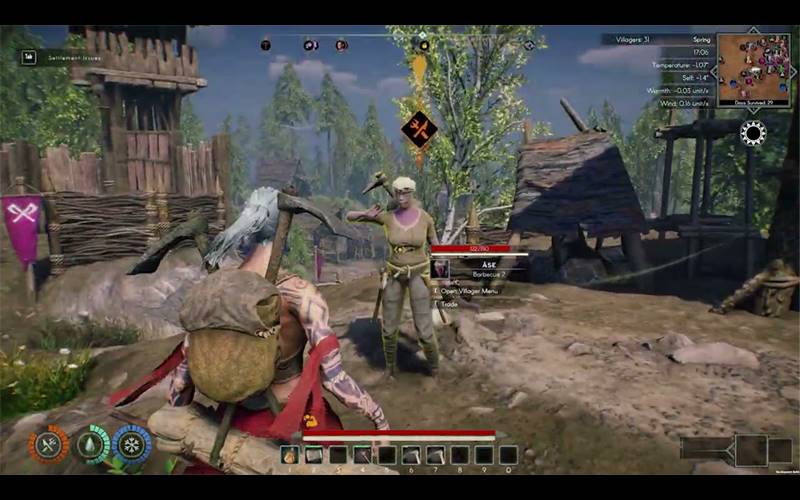
Task: Select the item in hotbar slot 2
Action: (314, 455)
